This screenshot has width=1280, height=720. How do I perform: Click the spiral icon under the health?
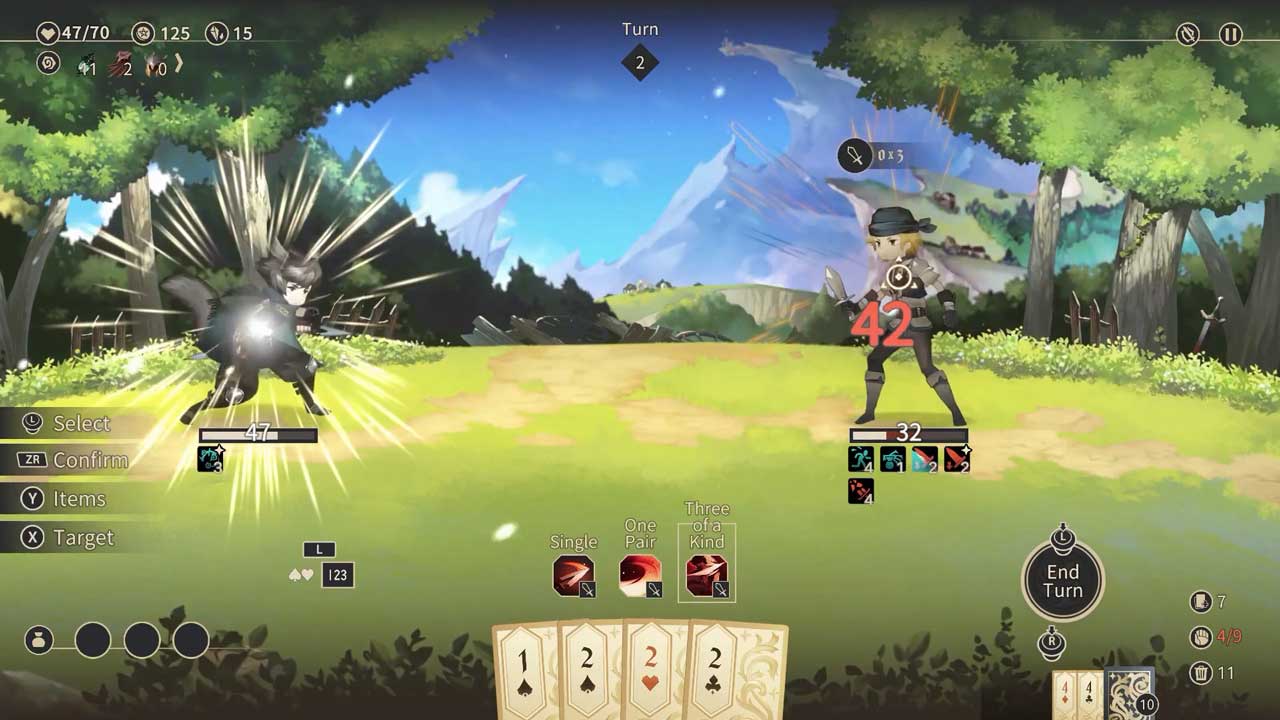(x=47, y=64)
